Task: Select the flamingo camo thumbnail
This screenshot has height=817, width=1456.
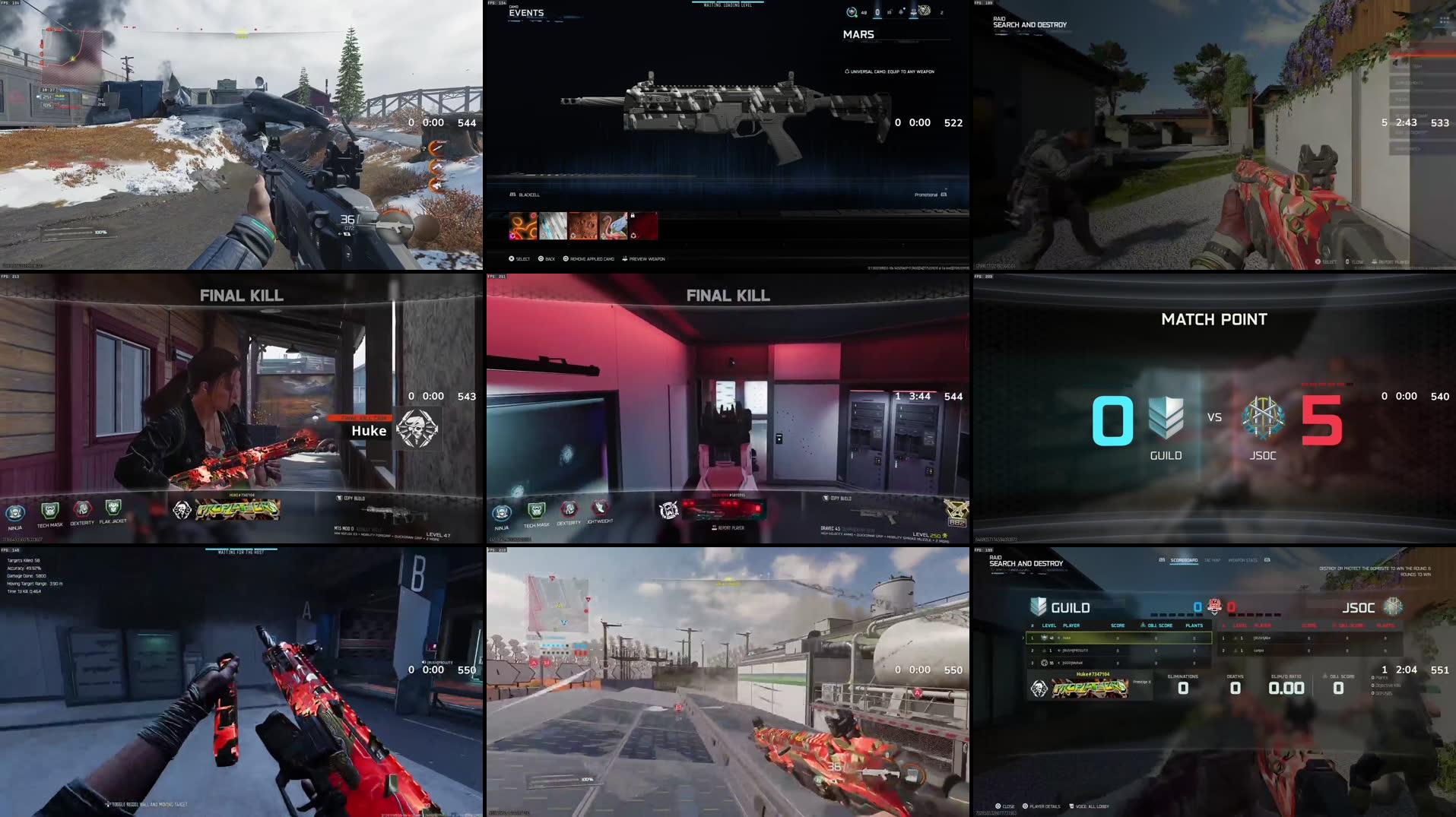Action: coord(613,226)
